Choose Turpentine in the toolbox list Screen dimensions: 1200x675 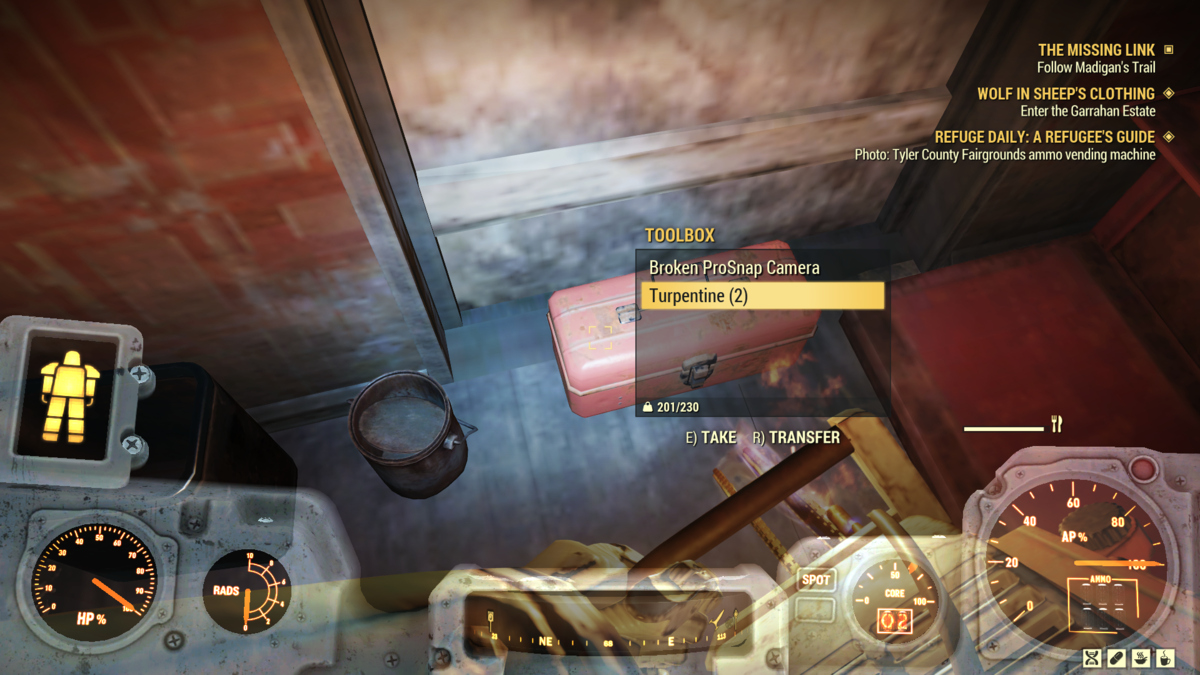tap(761, 296)
